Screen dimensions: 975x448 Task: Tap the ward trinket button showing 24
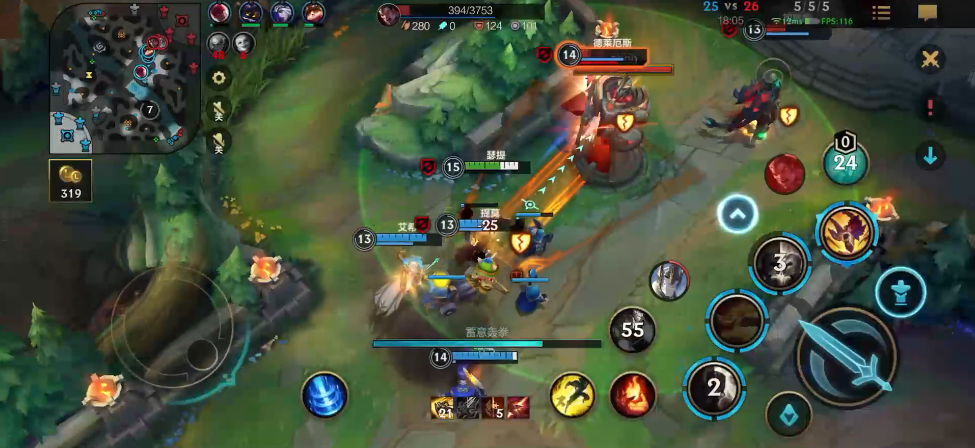point(846,160)
